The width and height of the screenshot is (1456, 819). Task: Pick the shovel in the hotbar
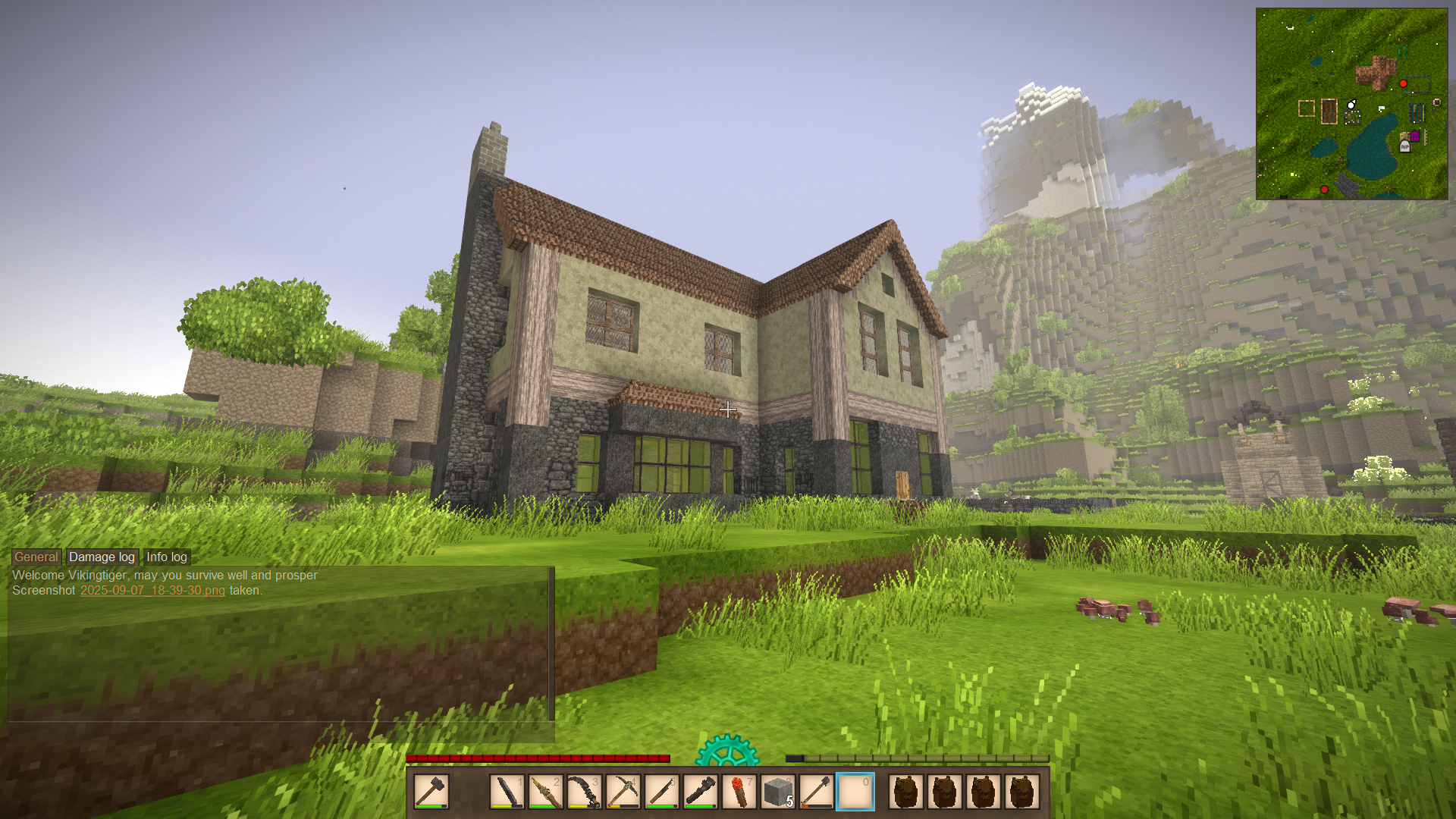pos(816,792)
